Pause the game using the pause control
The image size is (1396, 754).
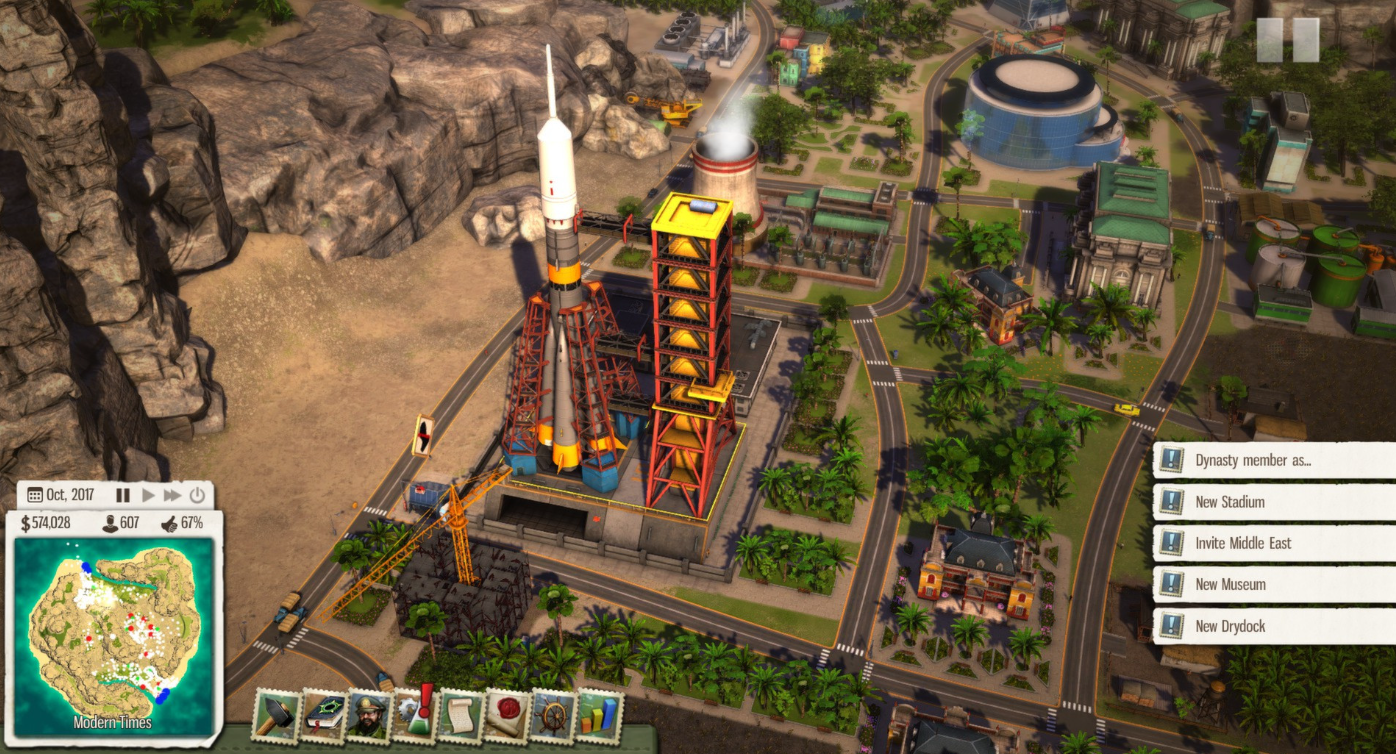pyautogui.click(x=124, y=494)
